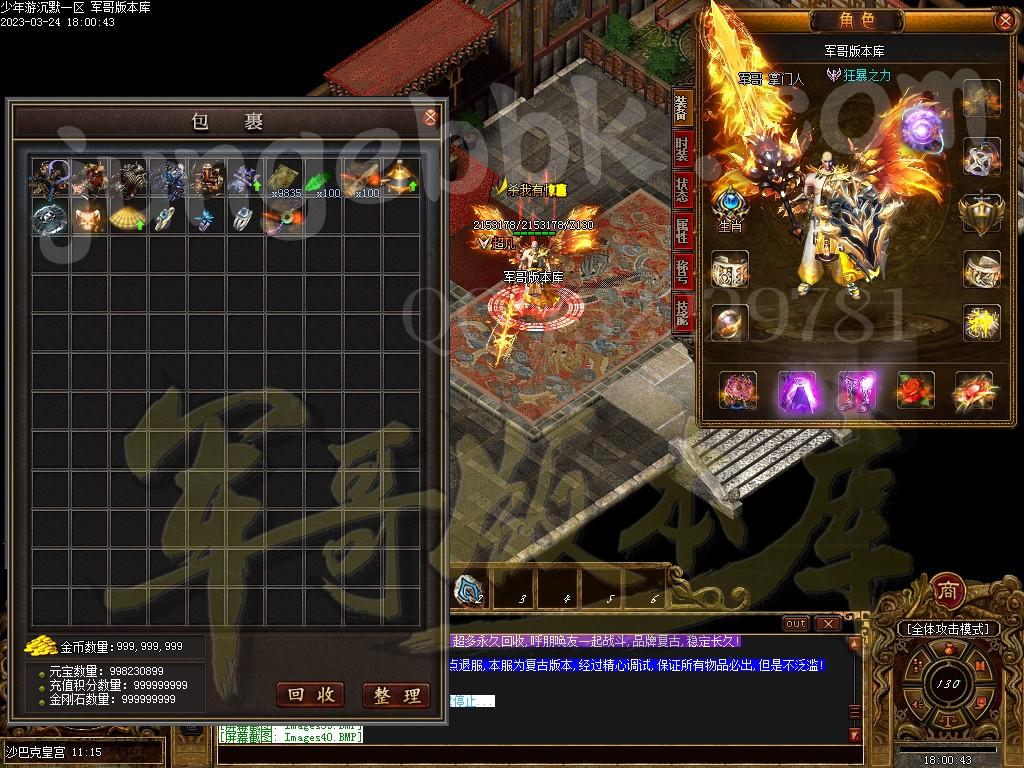Close the 角色 character panel

(x=1005, y=20)
